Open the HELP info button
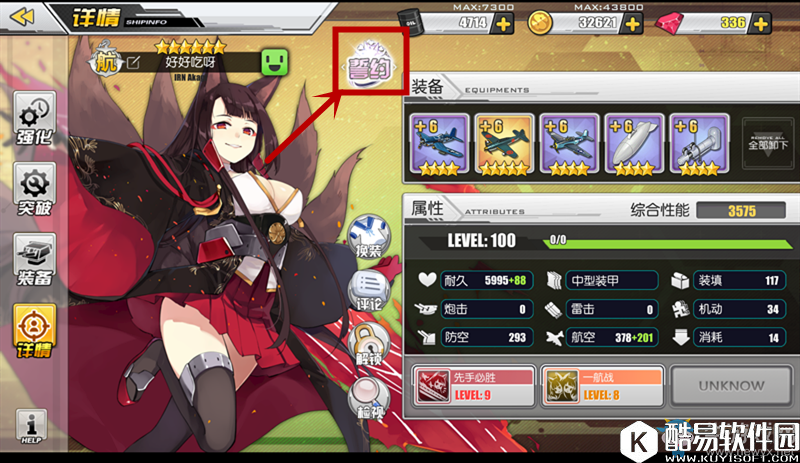The width and height of the screenshot is (800, 463). click(29, 427)
